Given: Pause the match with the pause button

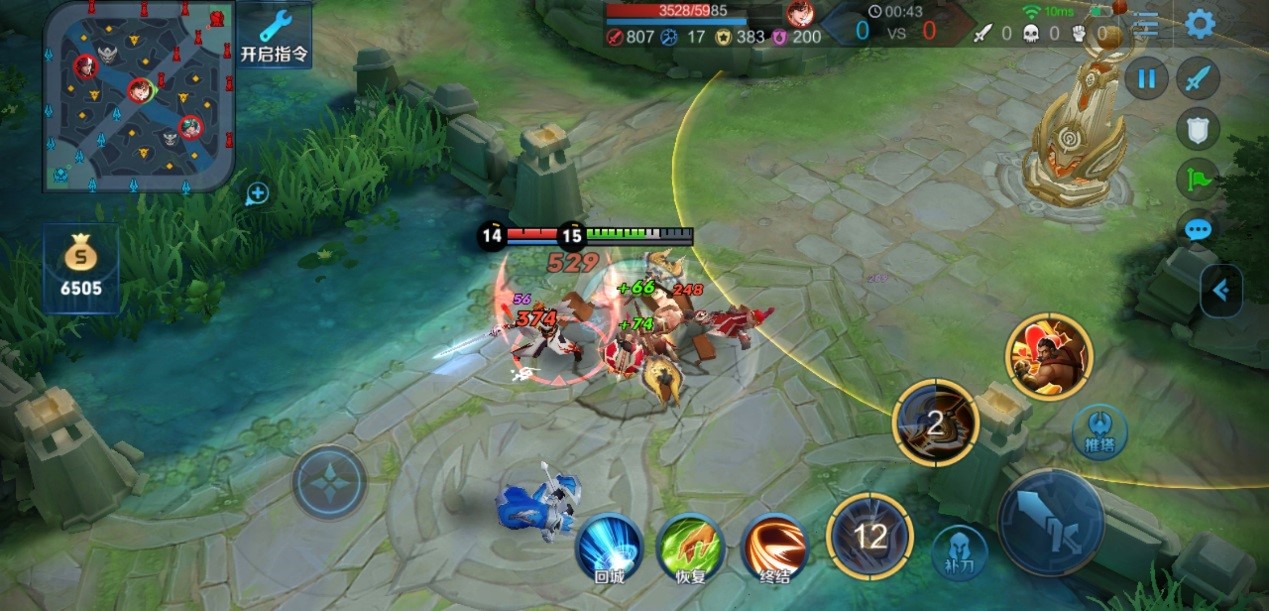Looking at the screenshot, I should (1146, 78).
